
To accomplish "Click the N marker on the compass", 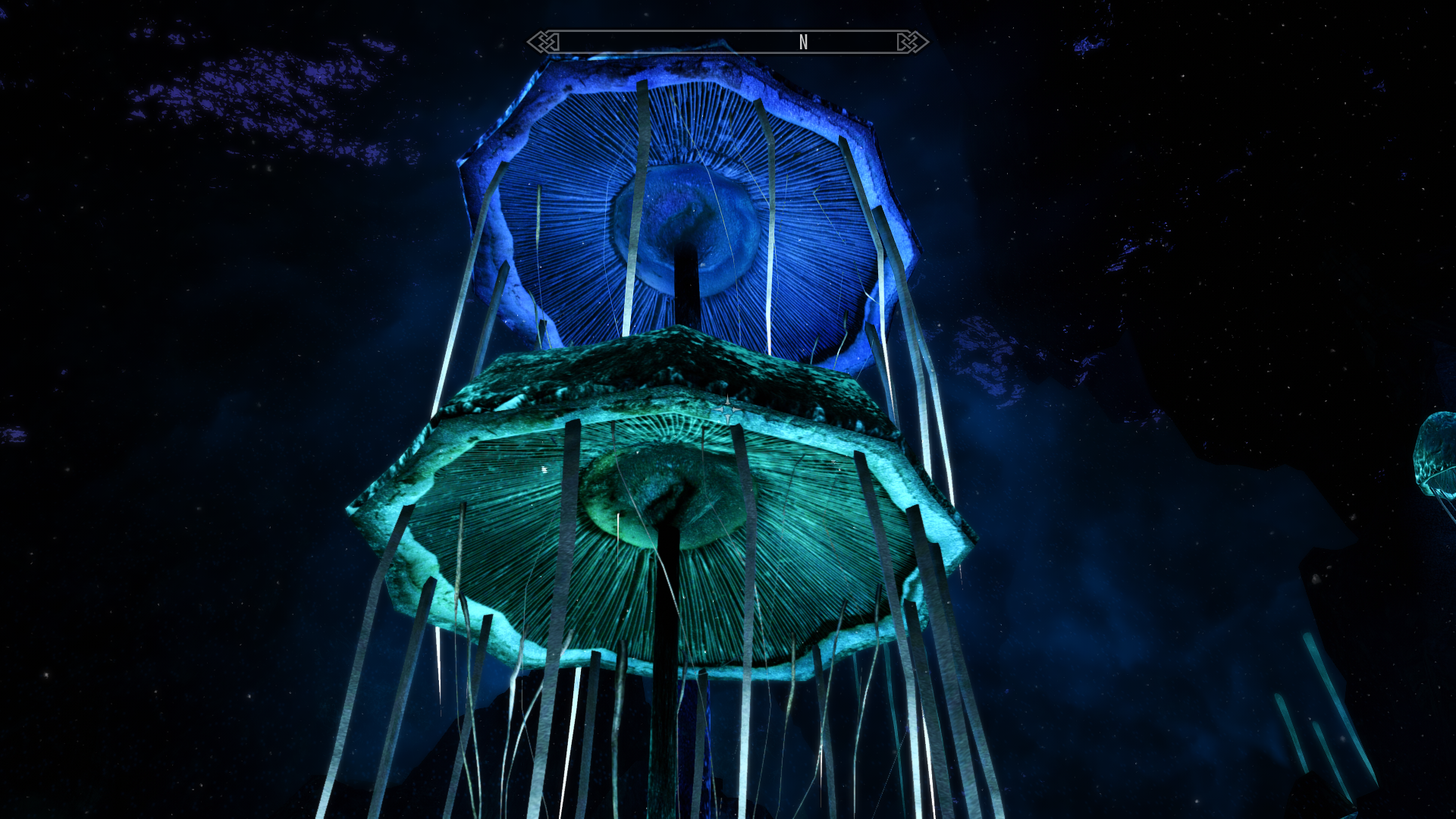I will coord(803,42).
